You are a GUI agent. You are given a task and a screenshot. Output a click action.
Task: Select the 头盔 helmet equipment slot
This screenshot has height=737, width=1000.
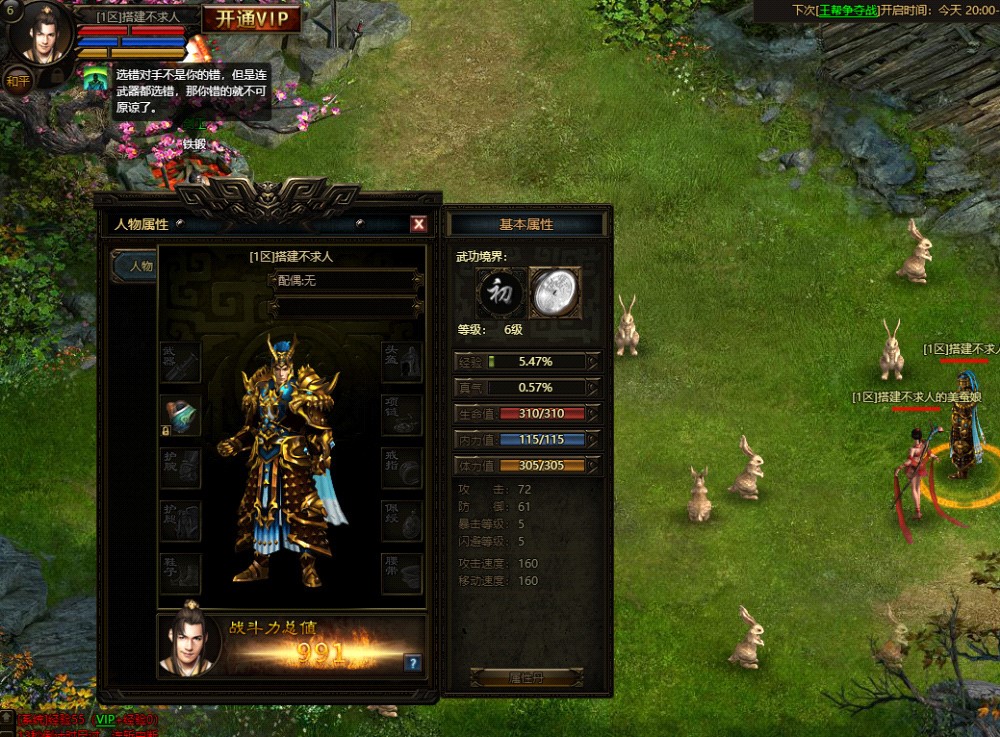coord(402,362)
